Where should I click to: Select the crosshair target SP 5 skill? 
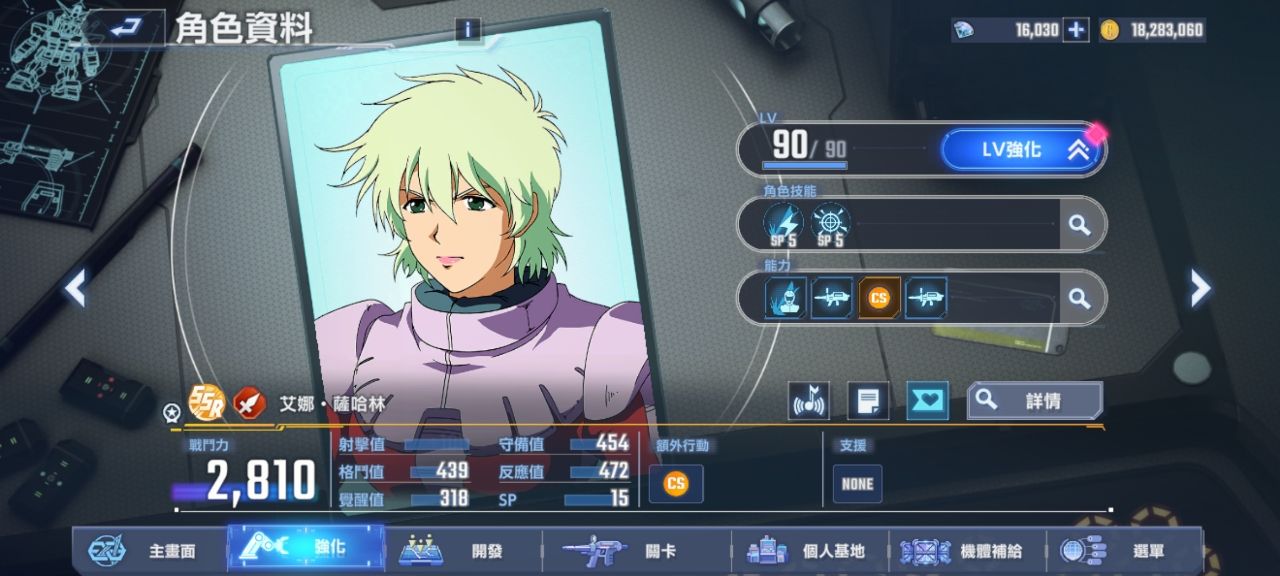click(x=830, y=224)
